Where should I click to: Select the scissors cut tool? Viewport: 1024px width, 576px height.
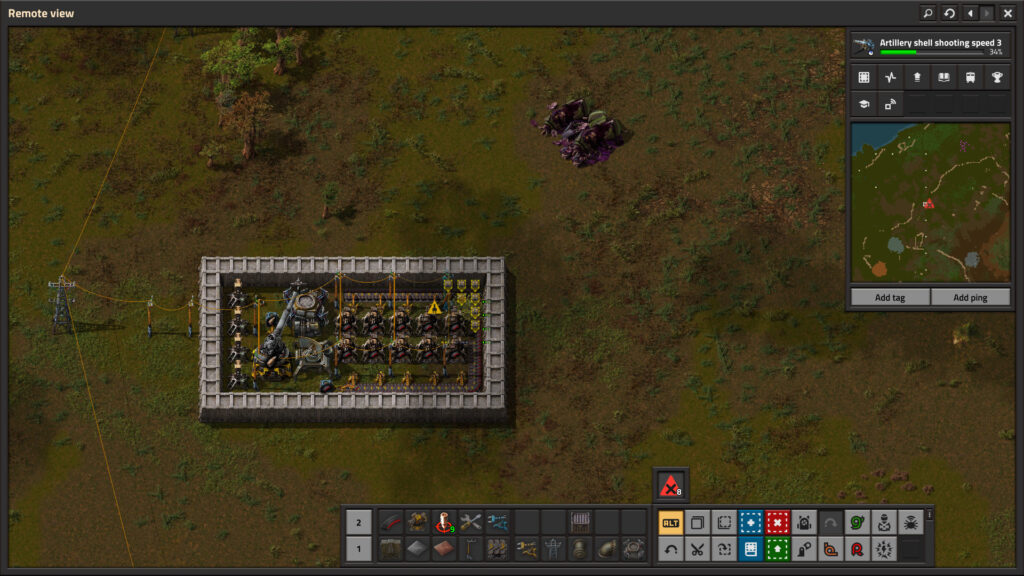tap(697, 548)
